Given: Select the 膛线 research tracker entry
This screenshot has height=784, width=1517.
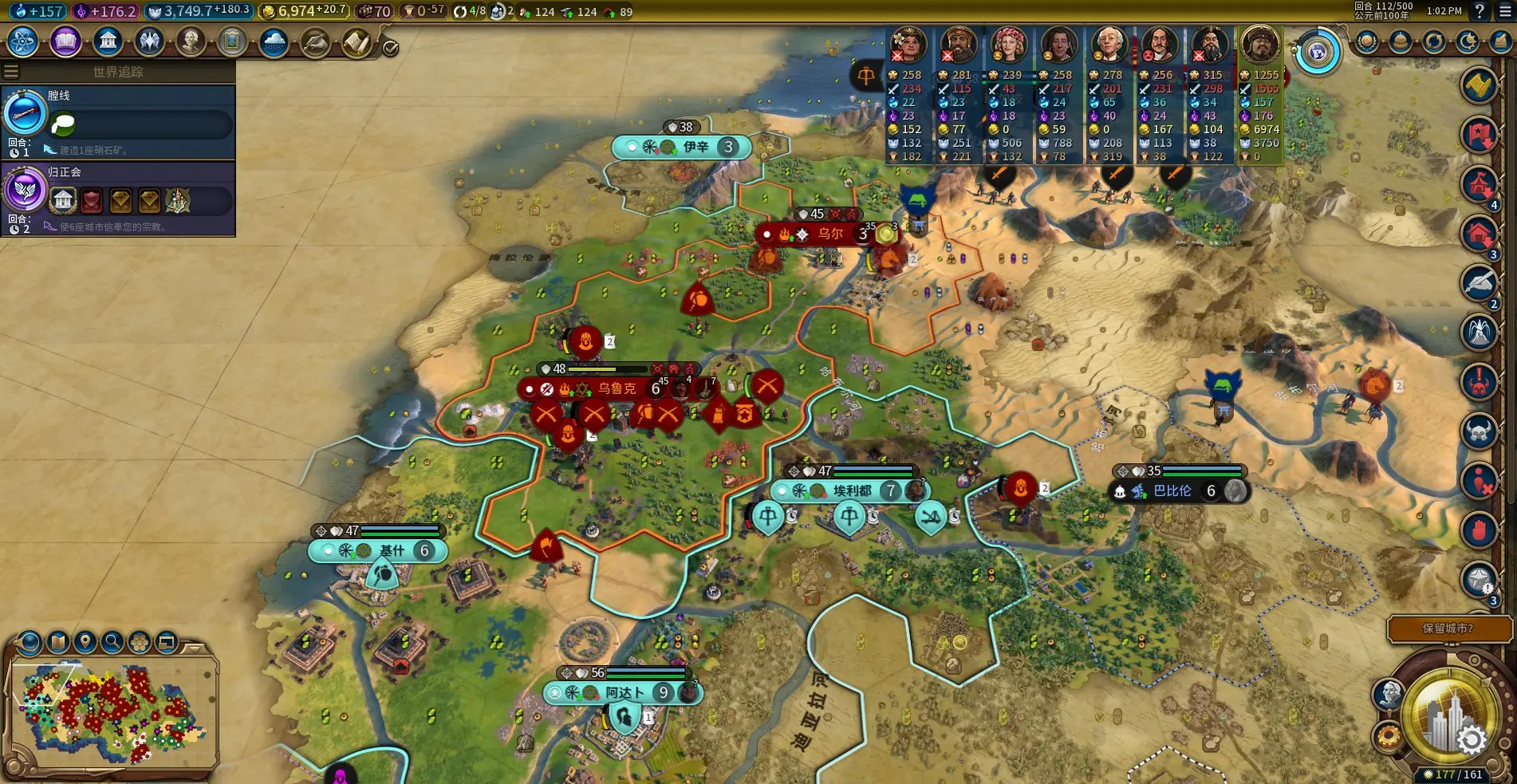Looking at the screenshot, I should pos(118,121).
